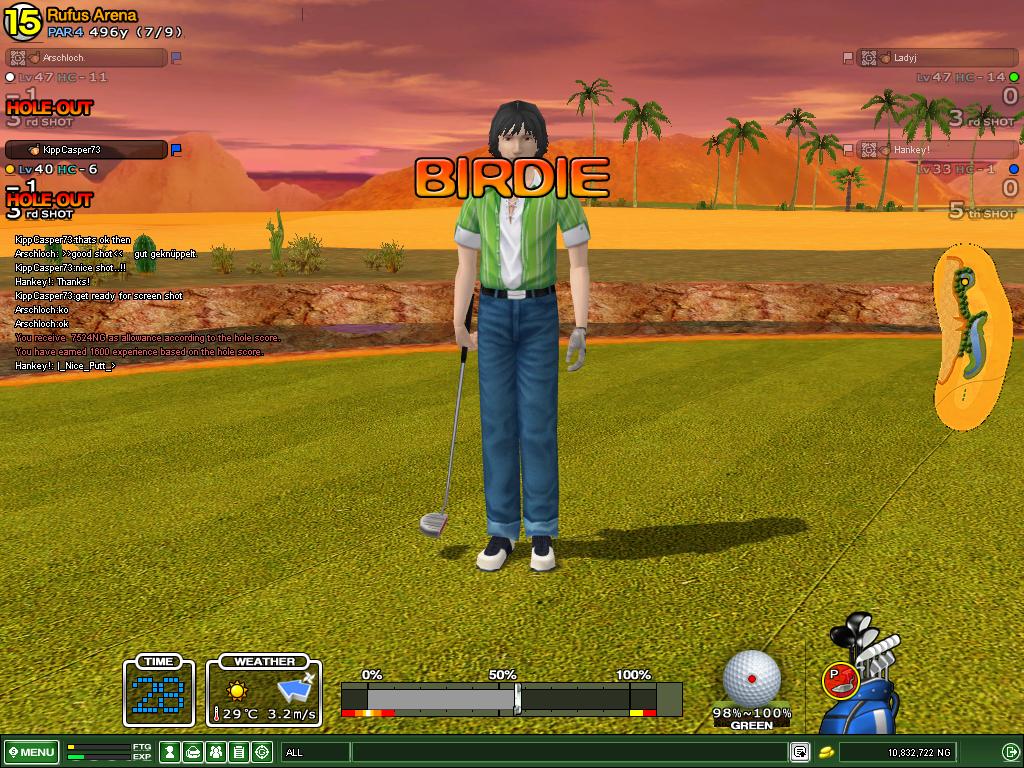Select player Arschloch's name panel
The image size is (1024, 768).
pos(86,58)
